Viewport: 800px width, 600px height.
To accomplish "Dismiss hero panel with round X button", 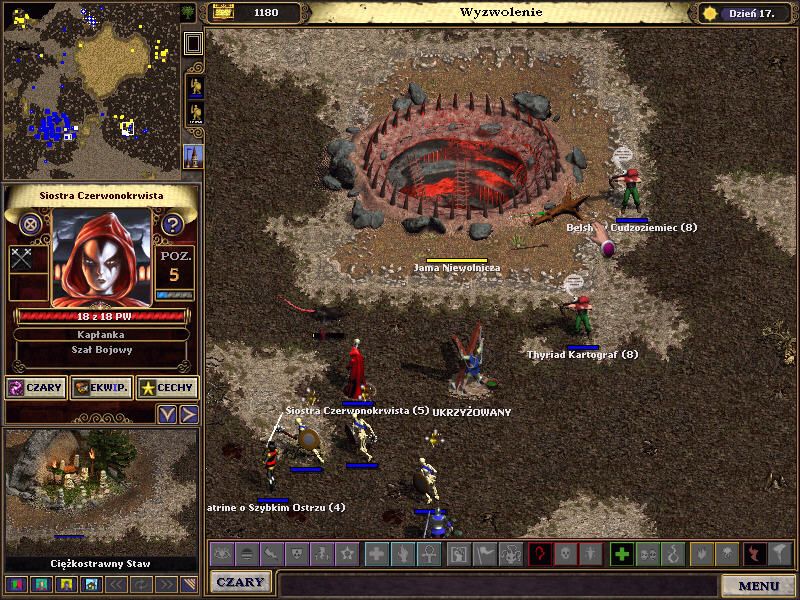I will click(x=31, y=224).
